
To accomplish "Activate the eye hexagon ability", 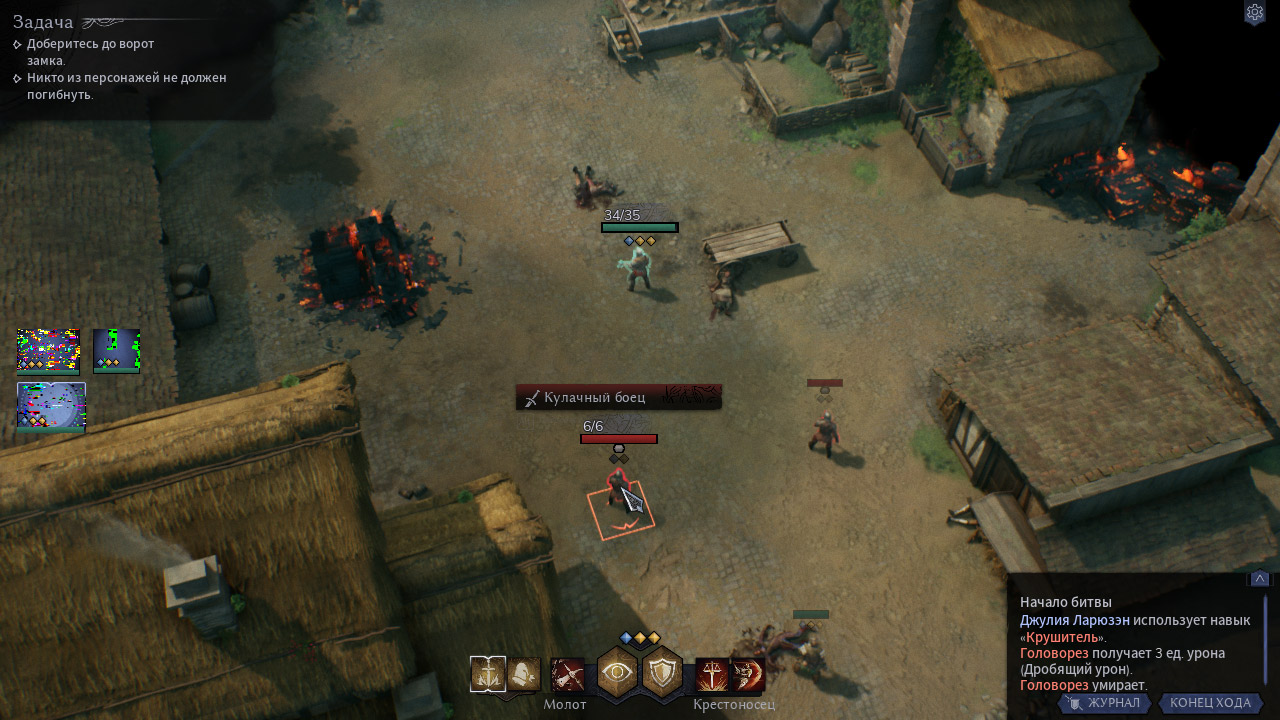I will [618, 673].
